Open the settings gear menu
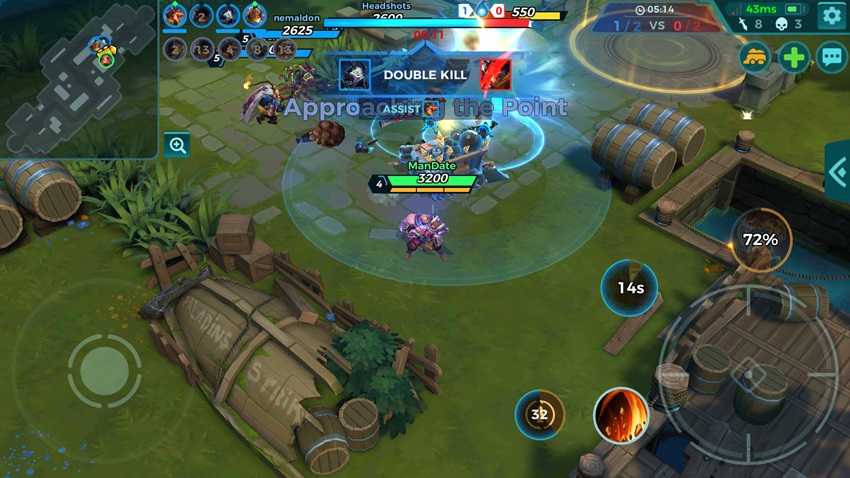Screen dimensions: 850x478 click(832, 15)
